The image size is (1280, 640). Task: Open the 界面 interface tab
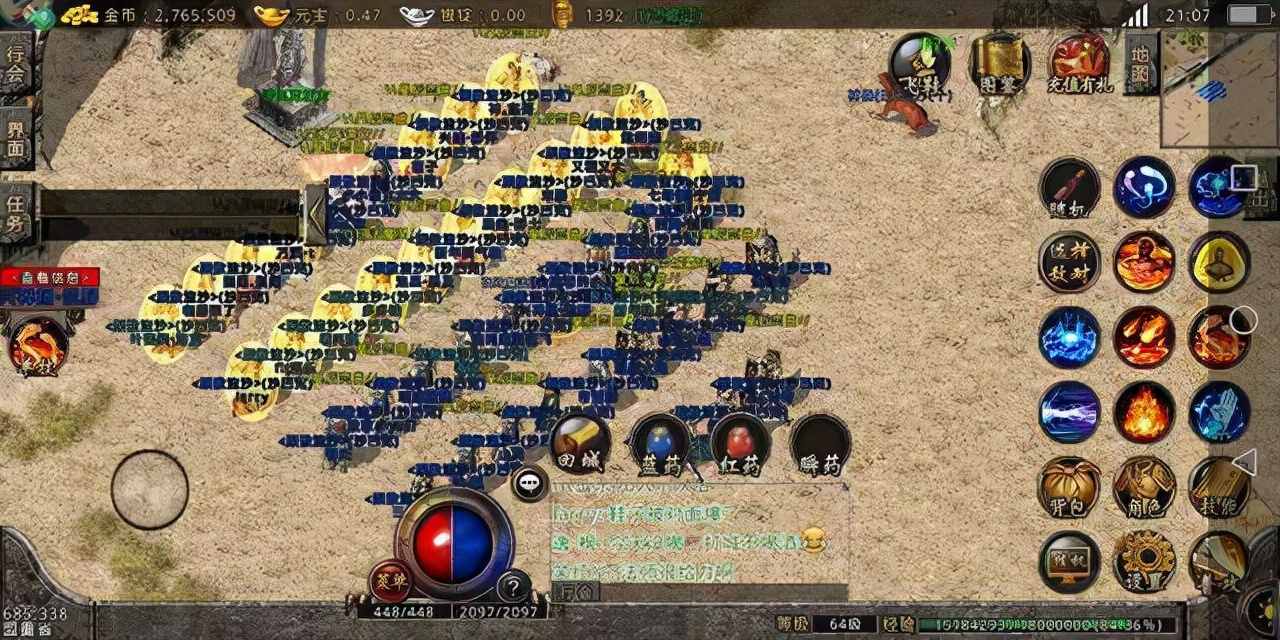point(17,138)
